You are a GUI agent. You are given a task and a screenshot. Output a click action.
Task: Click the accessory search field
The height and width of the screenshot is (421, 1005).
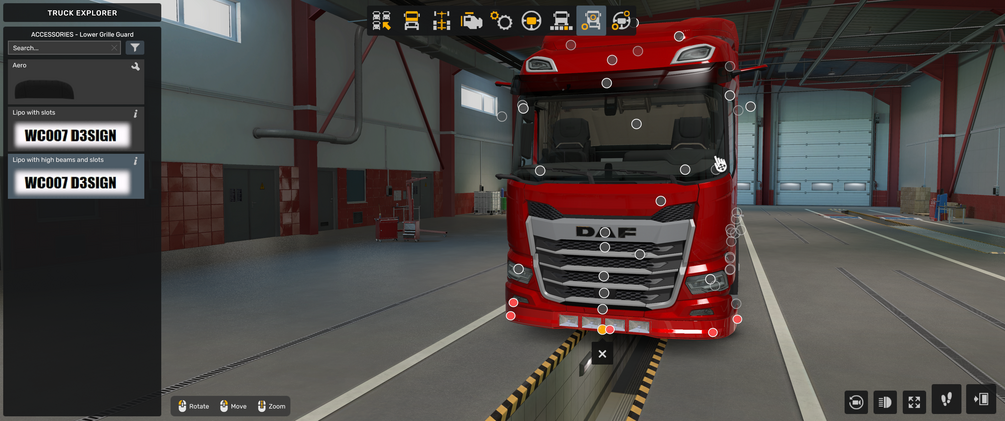click(x=62, y=48)
